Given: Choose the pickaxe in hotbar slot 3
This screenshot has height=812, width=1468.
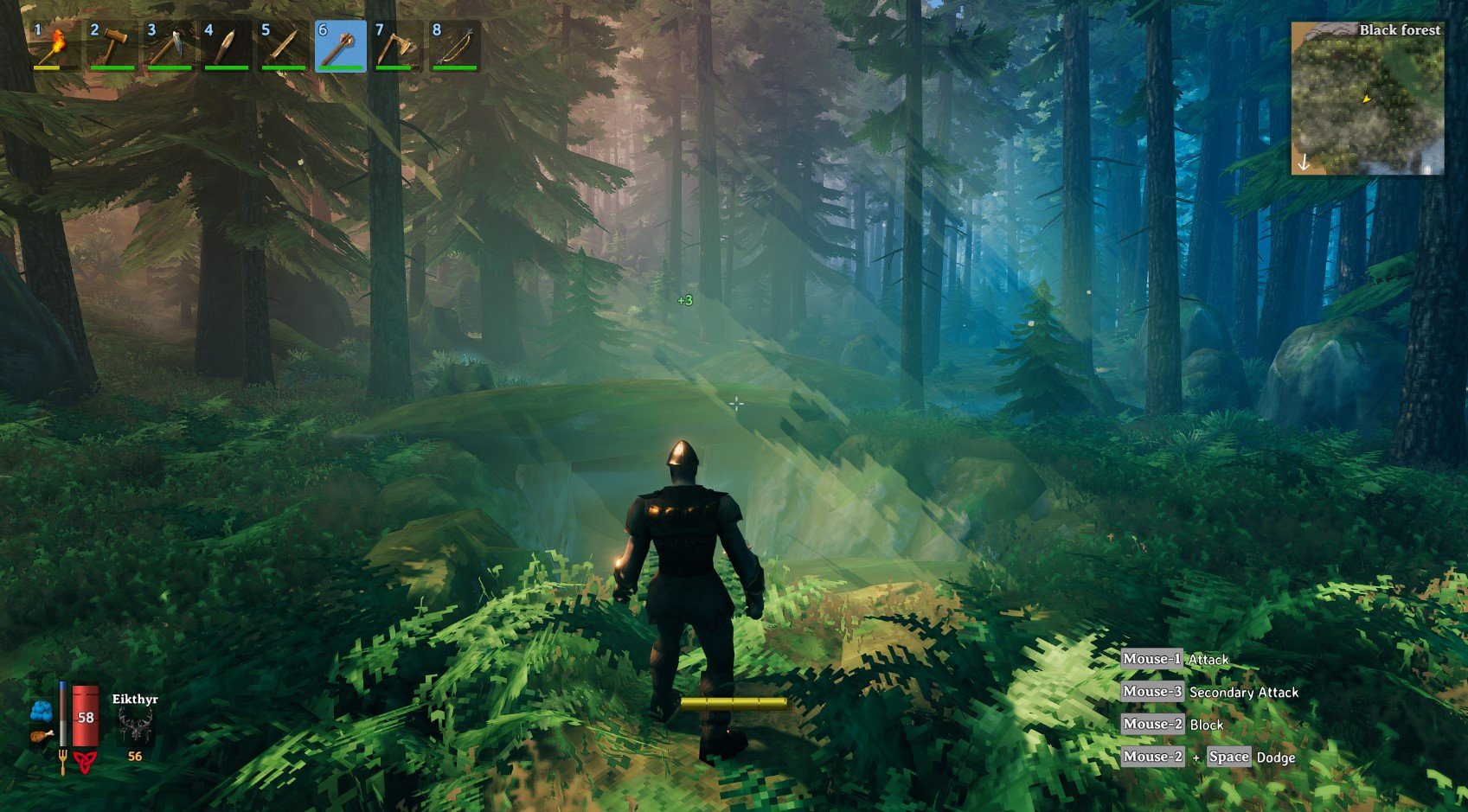Looking at the screenshot, I should pyautogui.click(x=169, y=47).
